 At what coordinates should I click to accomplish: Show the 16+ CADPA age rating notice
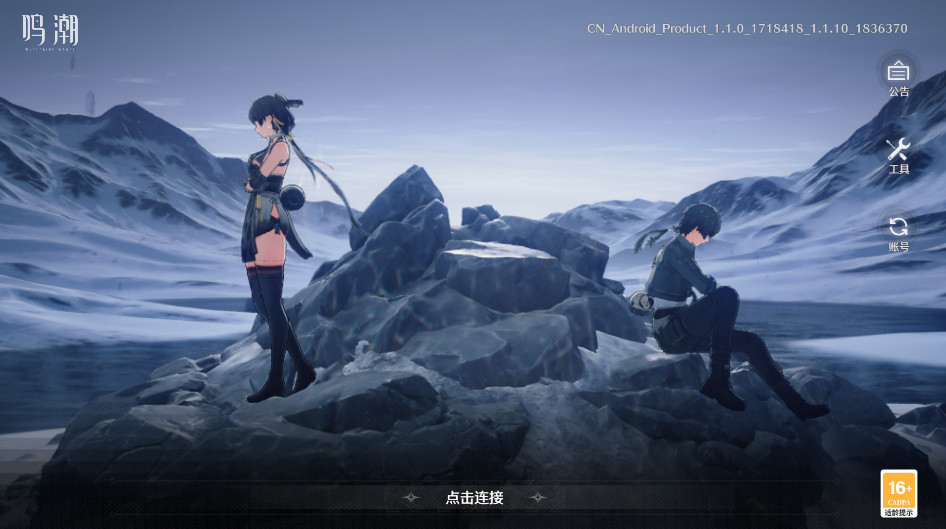[898, 494]
